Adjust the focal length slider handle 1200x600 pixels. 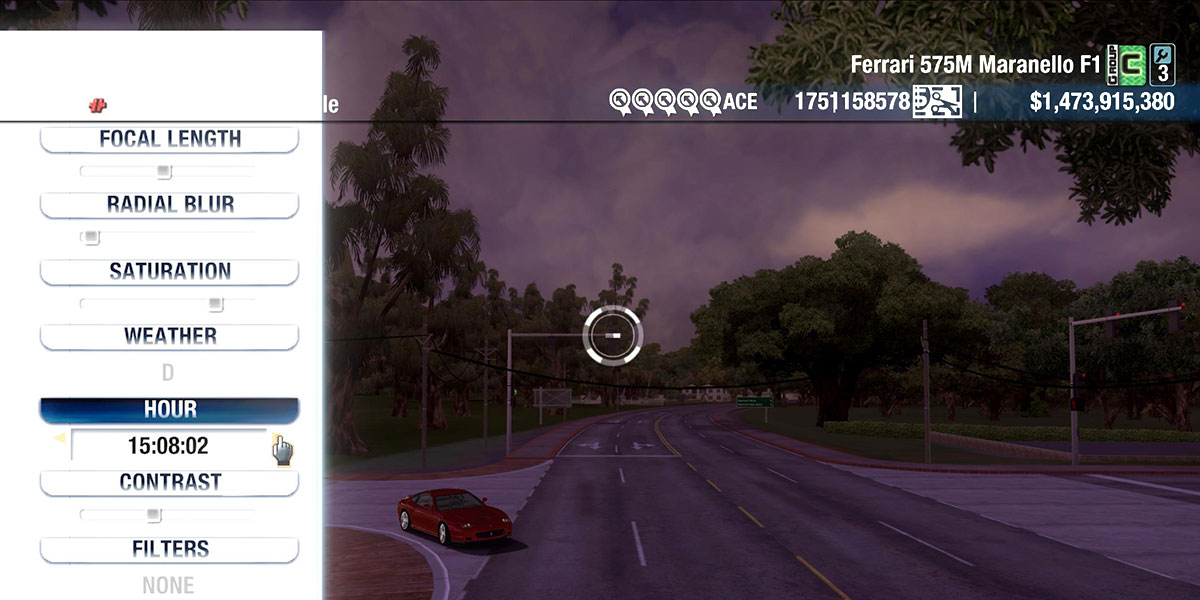click(164, 172)
